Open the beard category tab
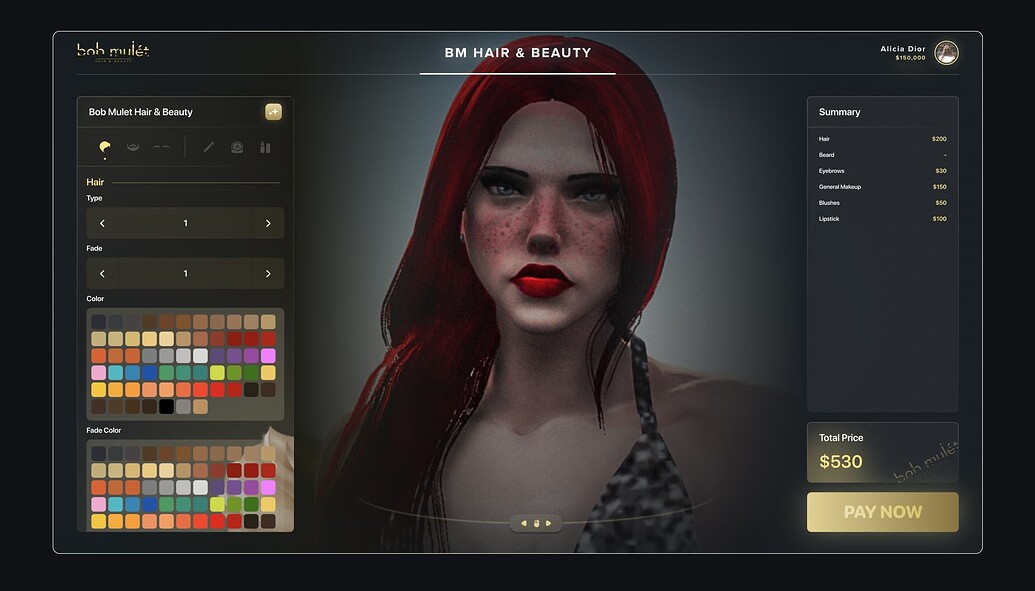 click(132, 147)
